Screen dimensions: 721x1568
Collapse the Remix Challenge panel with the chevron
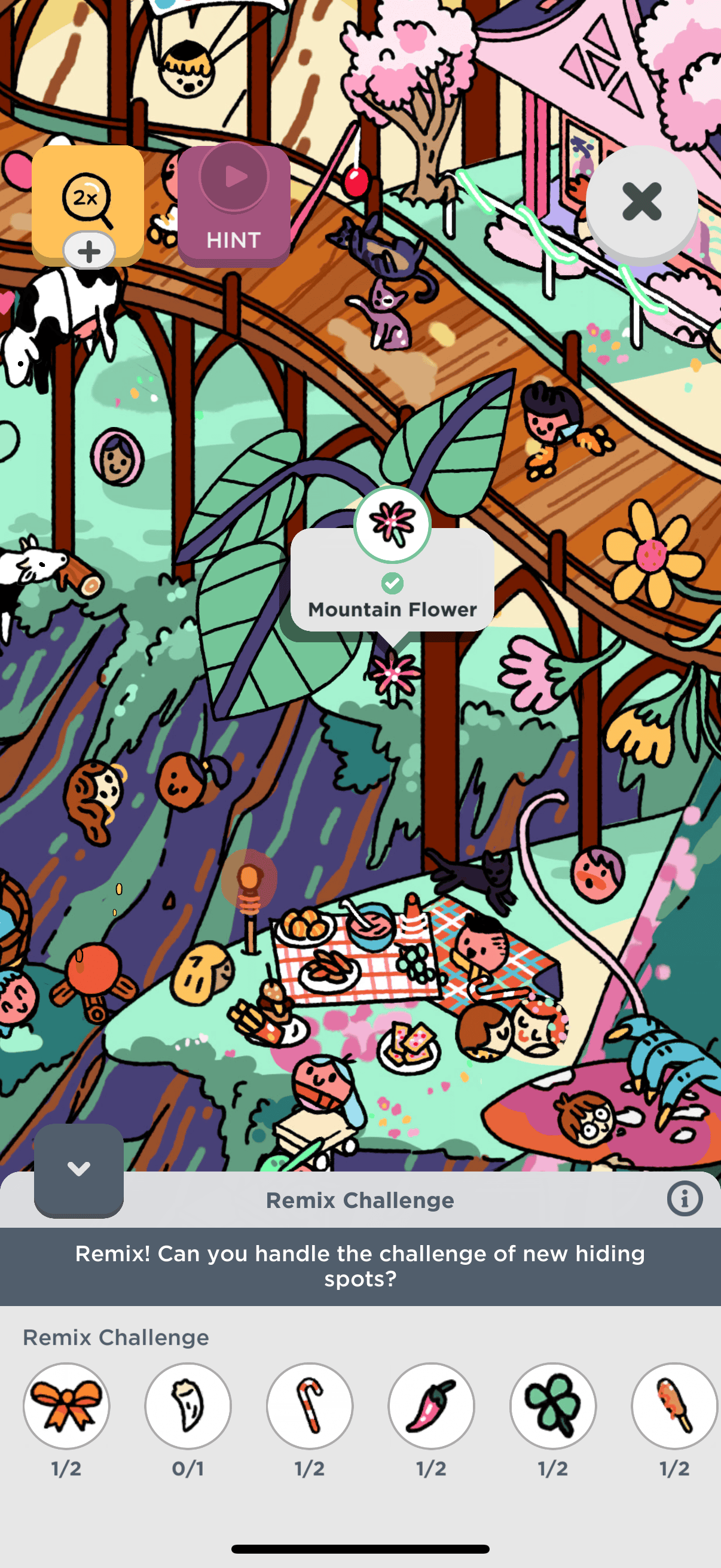[x=78, y=1169]
